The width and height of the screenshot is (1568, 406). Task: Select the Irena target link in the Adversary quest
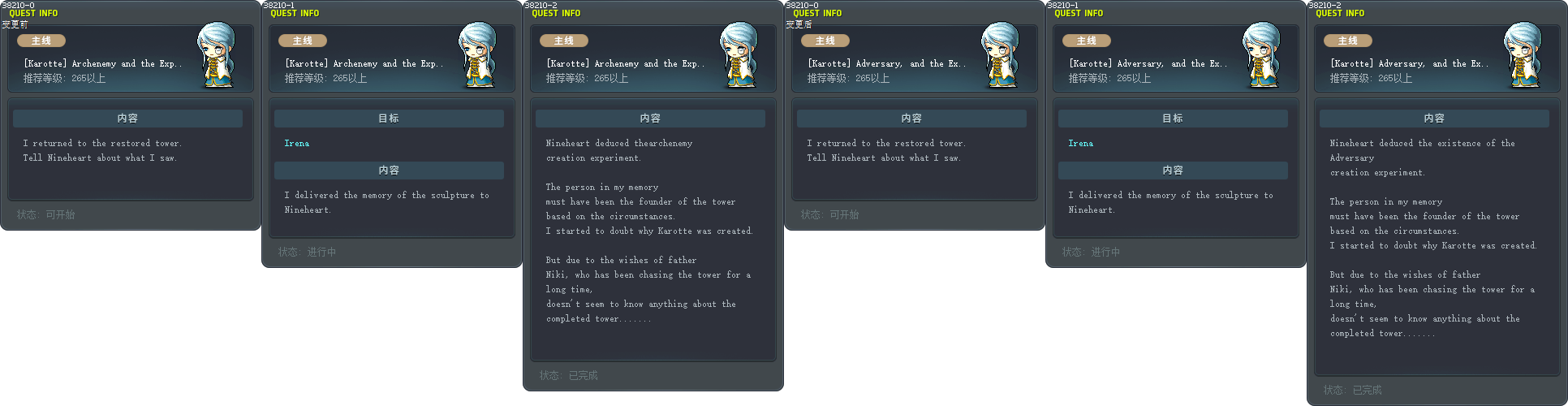pos(1080,144)
